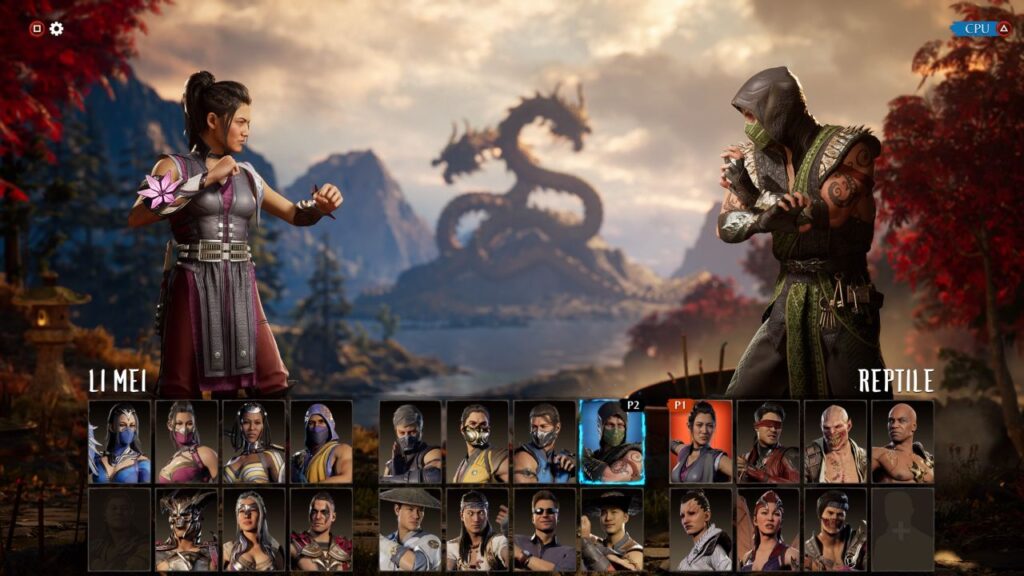Choose Nitara's winged portrait tile
Screen dimensions: 1024x576
tap(768, 530)
